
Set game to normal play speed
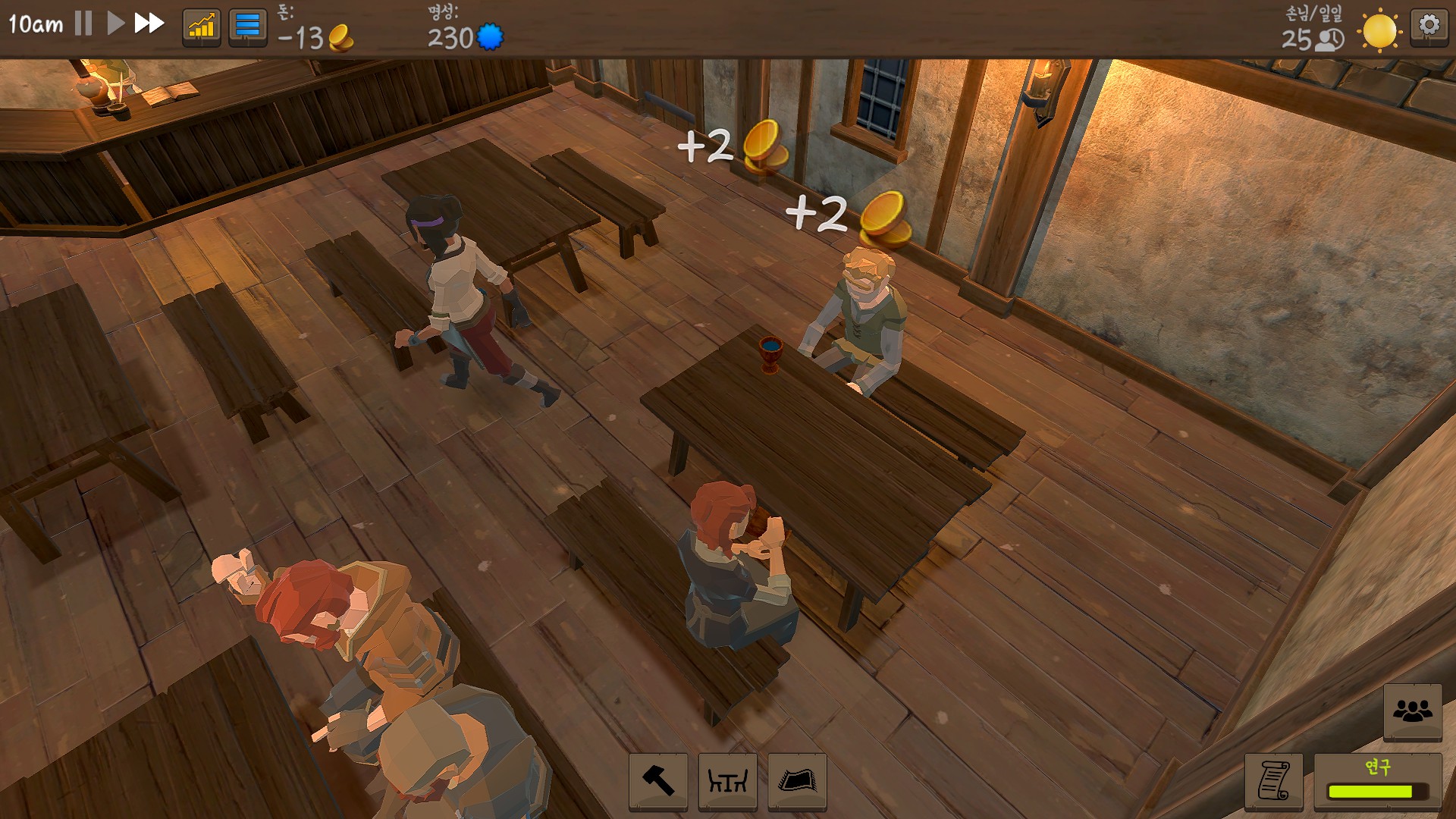pyautogui.click(x=115, y=24)
